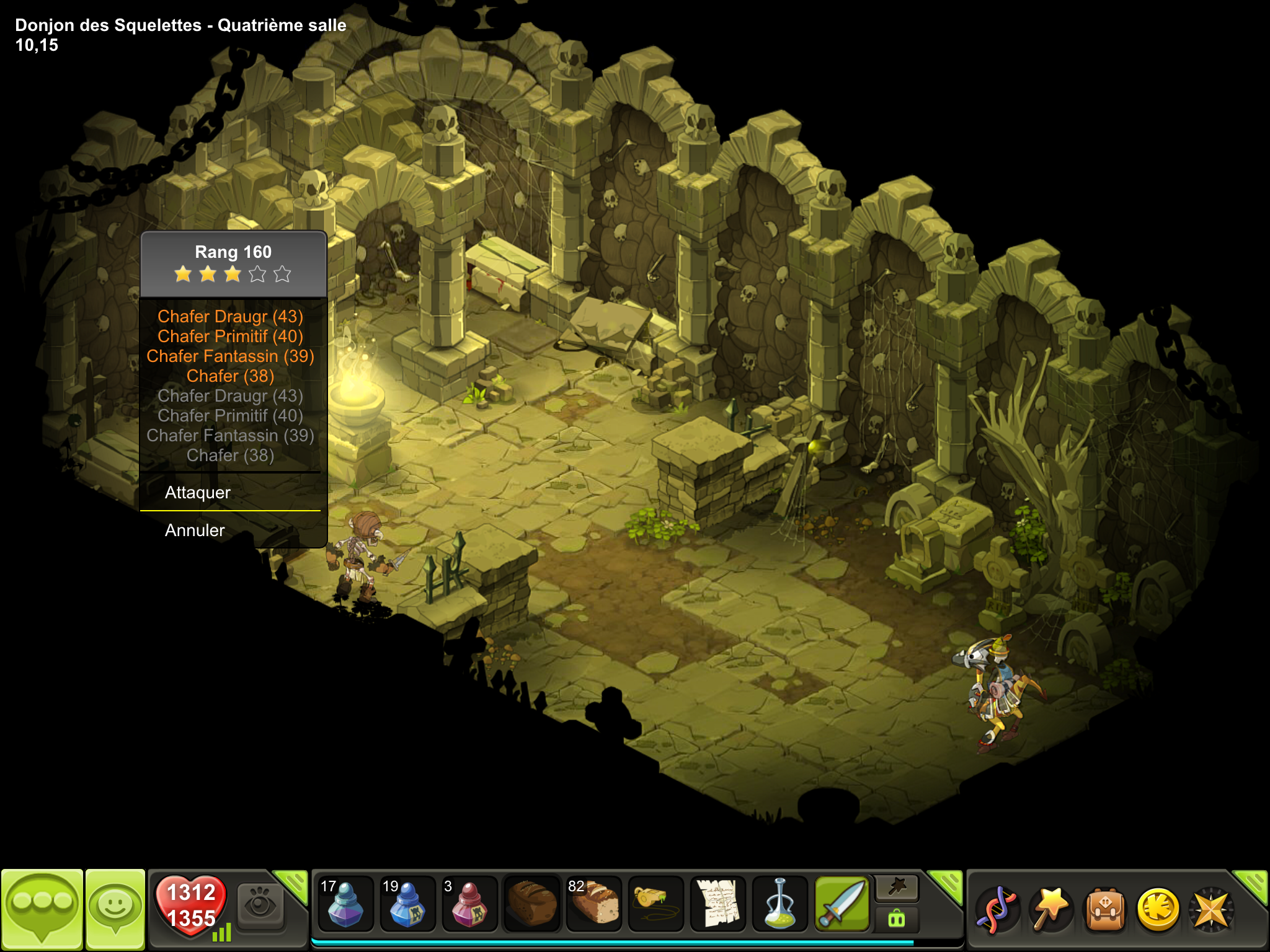Image resolution: width=1270 pixels, height=952 pixels.
Task: Switch shortcut bar to spells wand tab
Action: pyautogui.click(x=897, y=888)
